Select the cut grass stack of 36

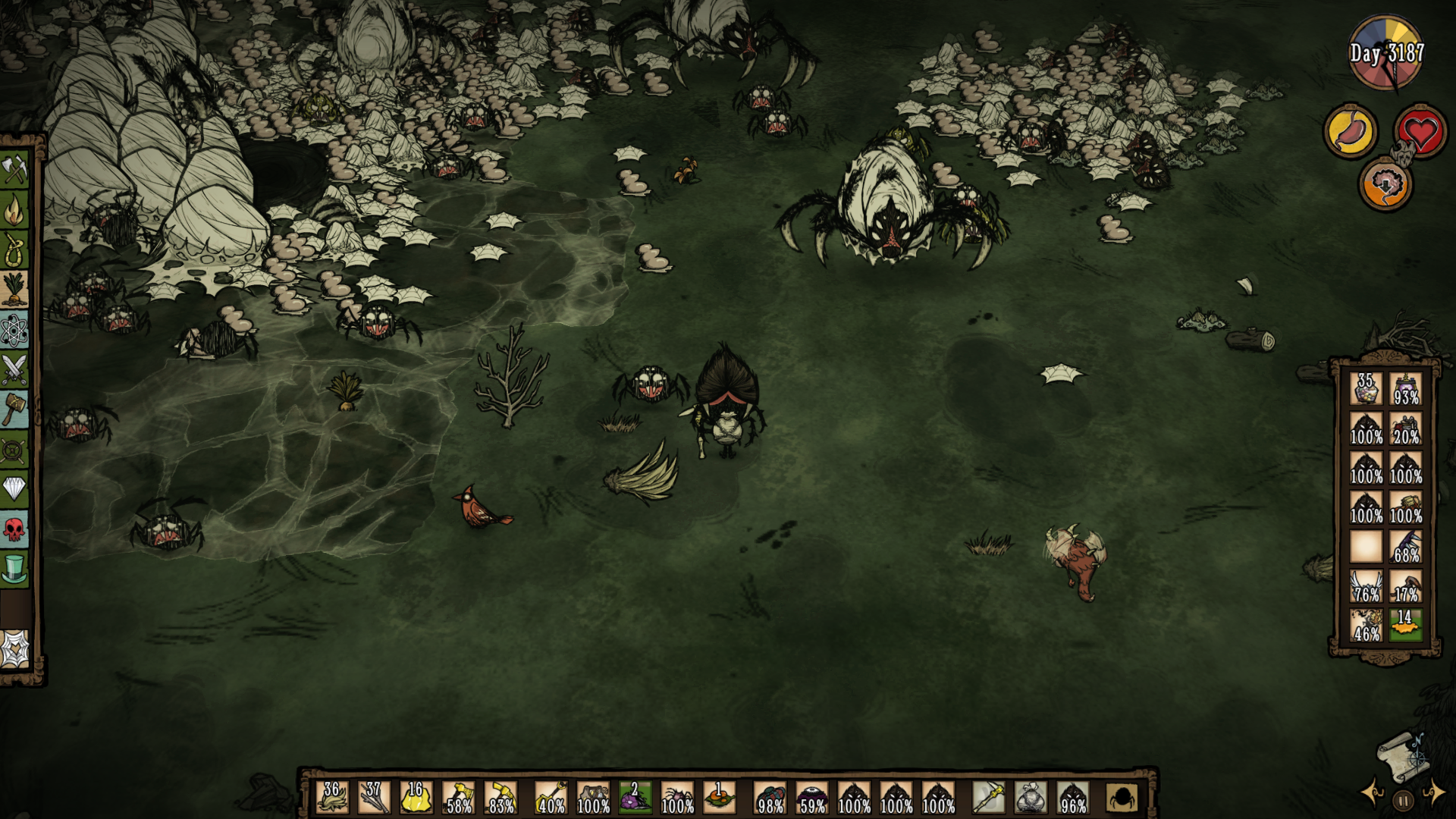[x=332, y=797]
